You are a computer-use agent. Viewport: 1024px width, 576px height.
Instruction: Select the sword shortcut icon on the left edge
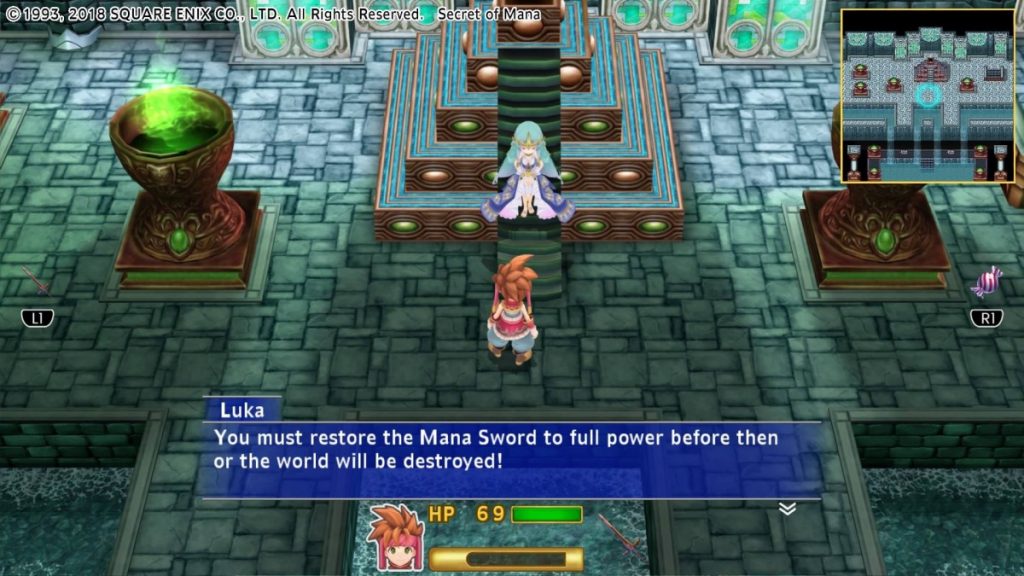coord(36,281)
